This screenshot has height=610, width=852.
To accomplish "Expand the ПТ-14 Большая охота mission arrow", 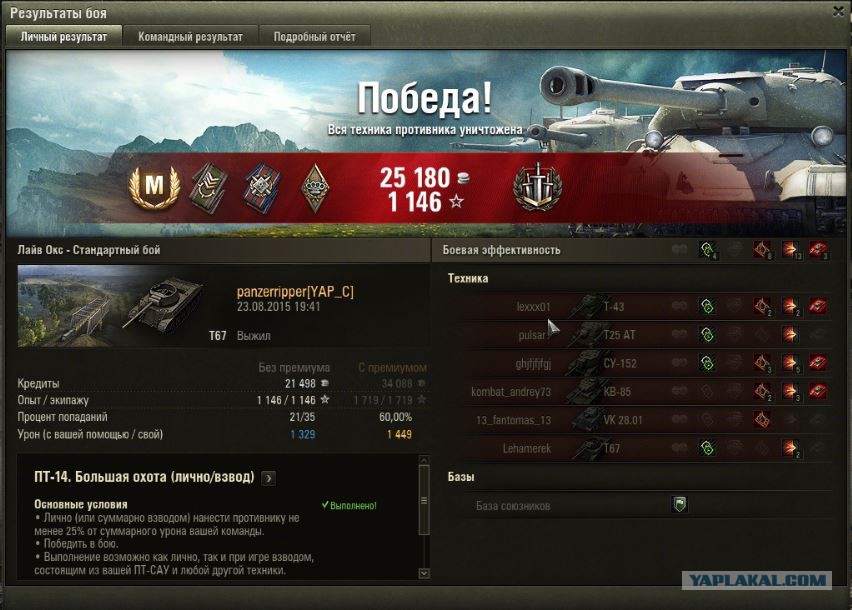I will (268, 478).
